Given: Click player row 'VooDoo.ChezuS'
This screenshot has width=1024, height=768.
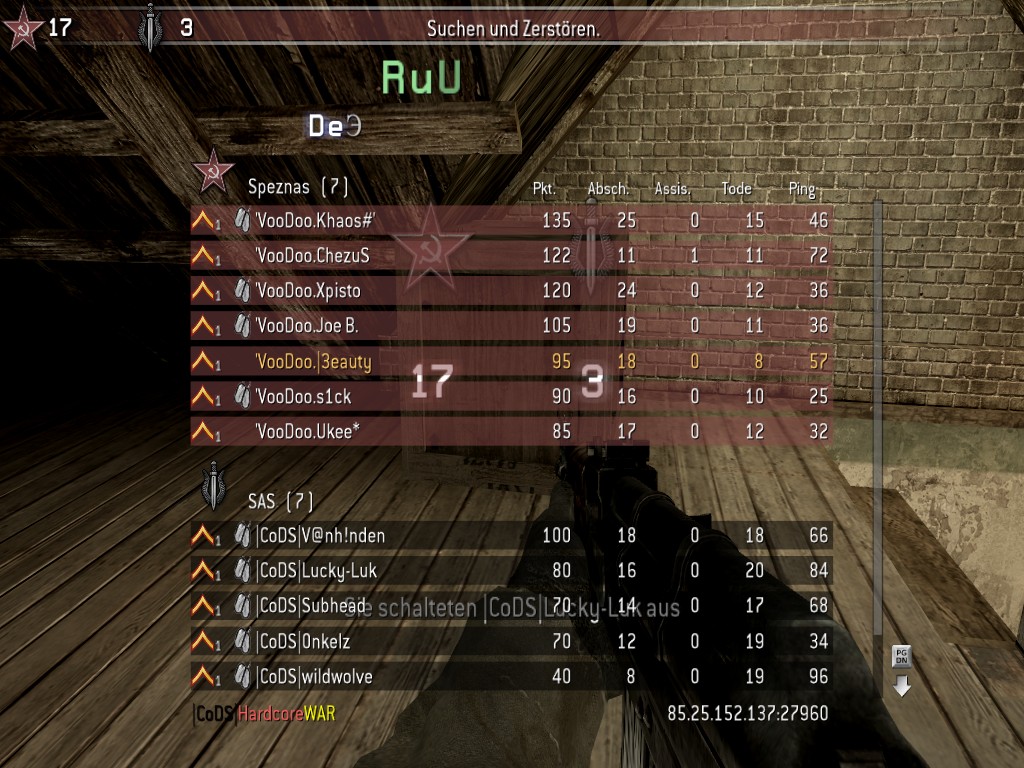Looking at the screenshot, I should (511, 256).
